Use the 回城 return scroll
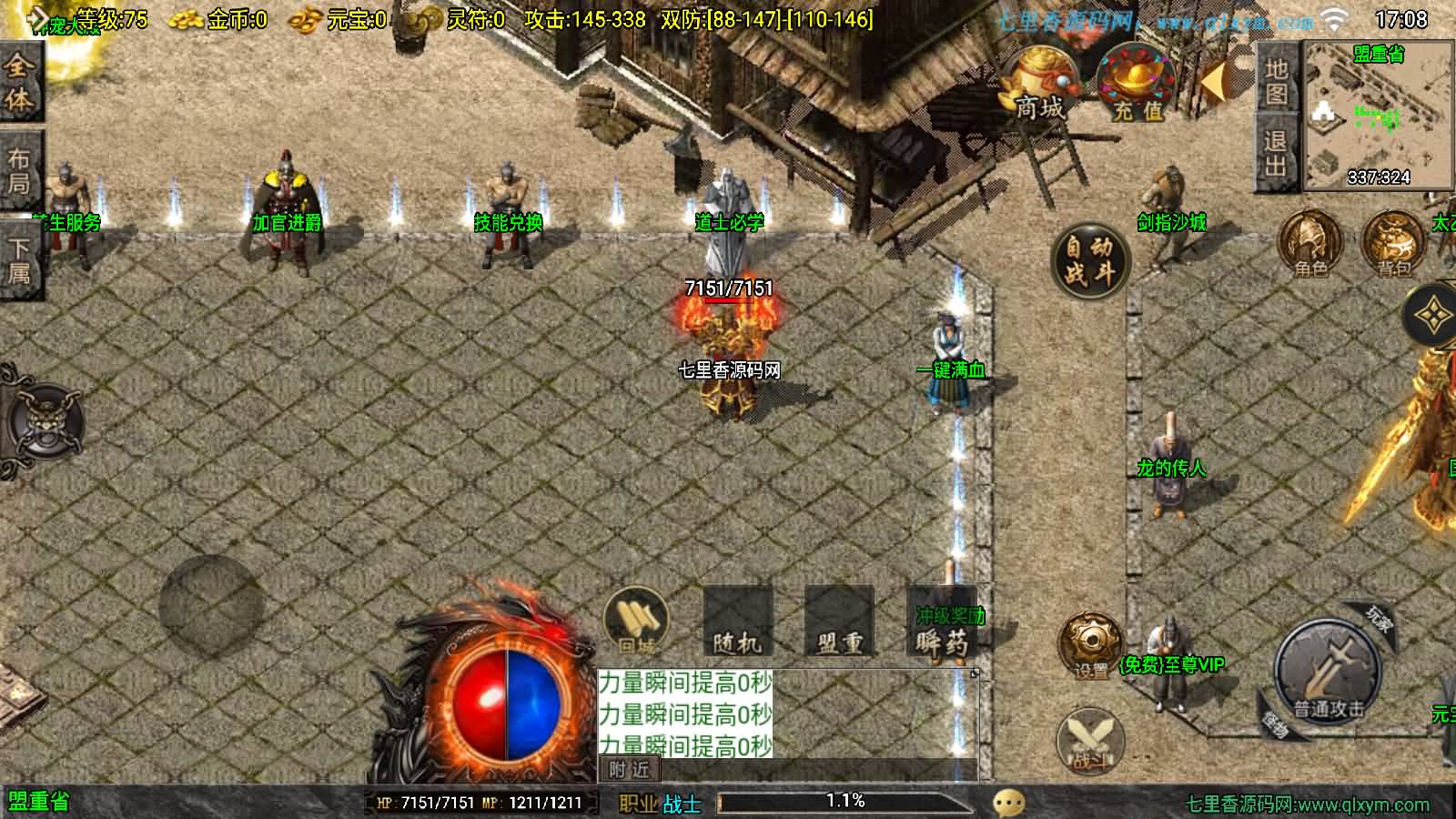Image resolution: width=1456 pixels, height=819 pixels. coord(637,622)
